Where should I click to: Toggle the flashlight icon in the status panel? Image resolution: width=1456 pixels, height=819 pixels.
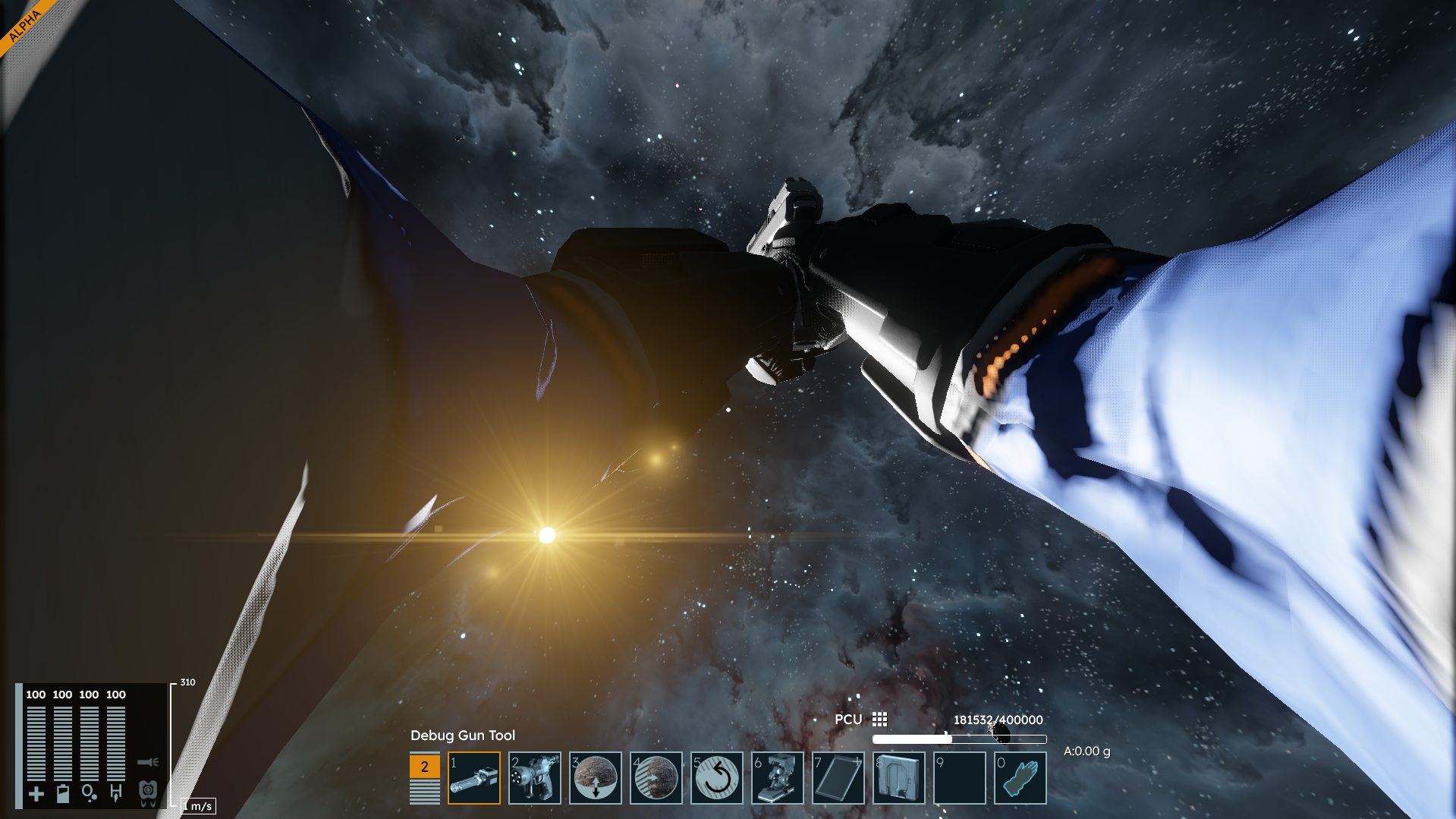(x=148, y=761)
